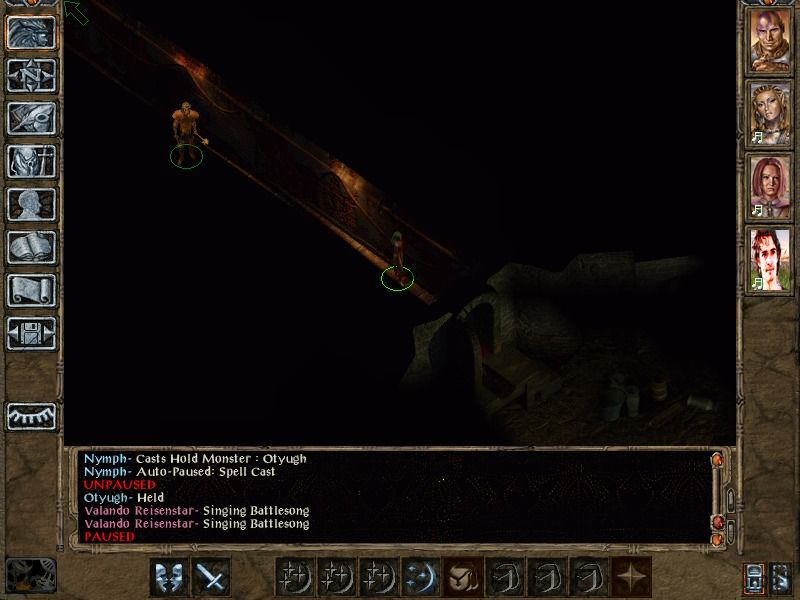Image resolution: width=800 pixels, height=600 pixels.
Task: Open the journal with quill icon
Action: point(31,118)
